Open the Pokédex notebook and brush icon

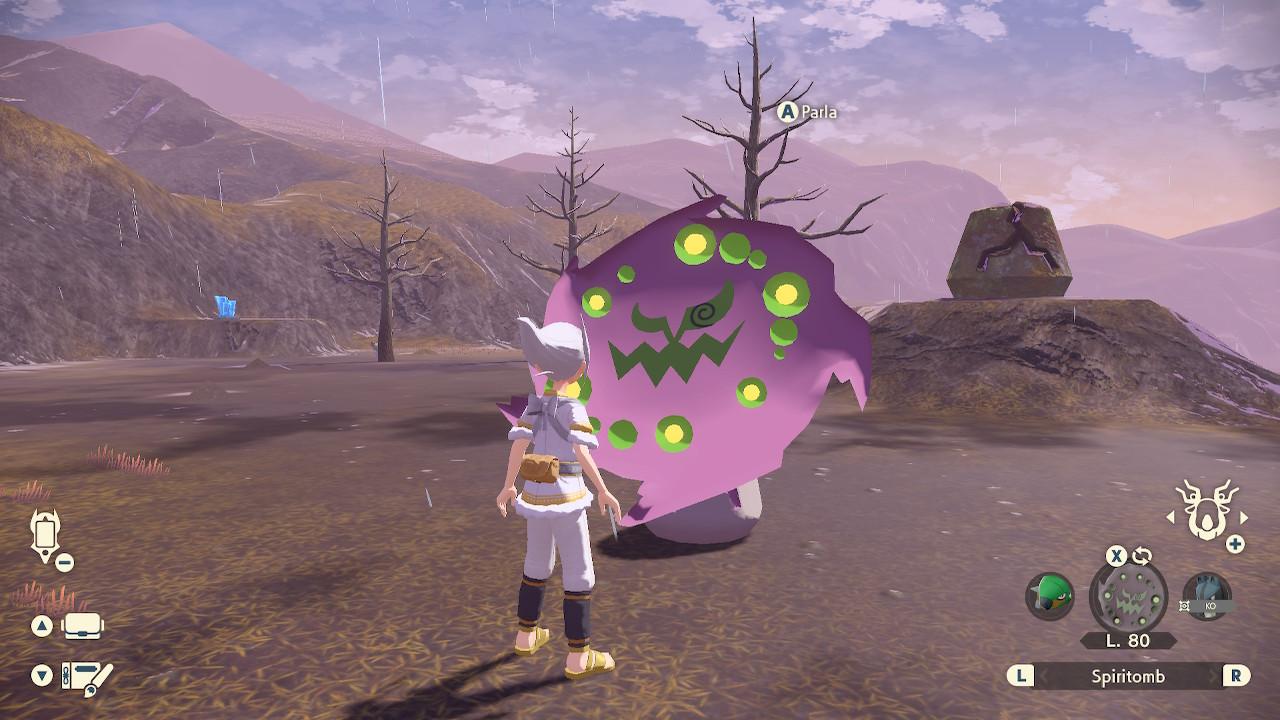pos(87,677)
